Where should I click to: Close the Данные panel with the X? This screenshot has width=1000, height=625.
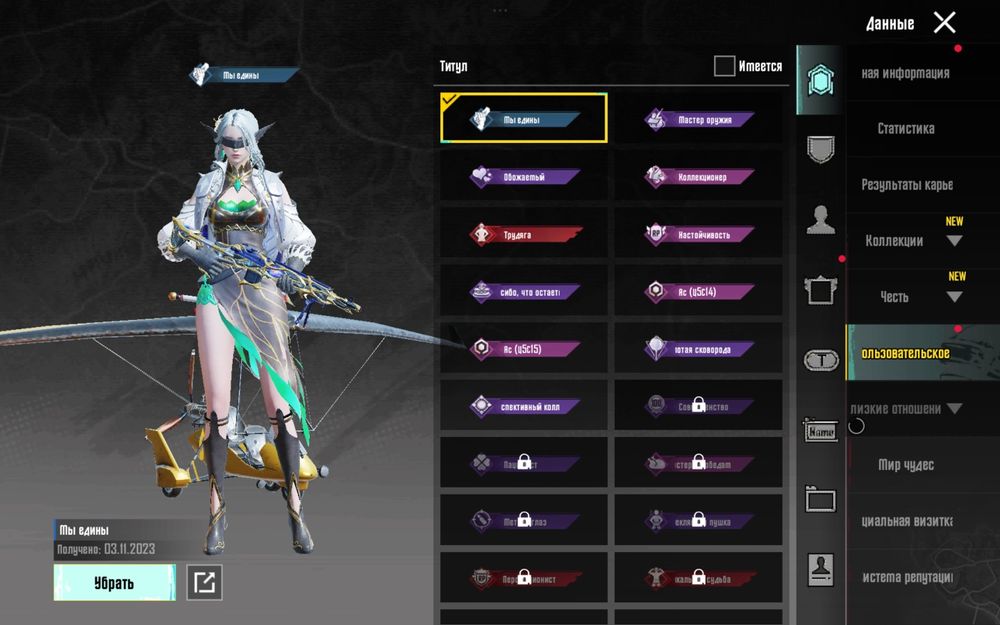point(944,23)
